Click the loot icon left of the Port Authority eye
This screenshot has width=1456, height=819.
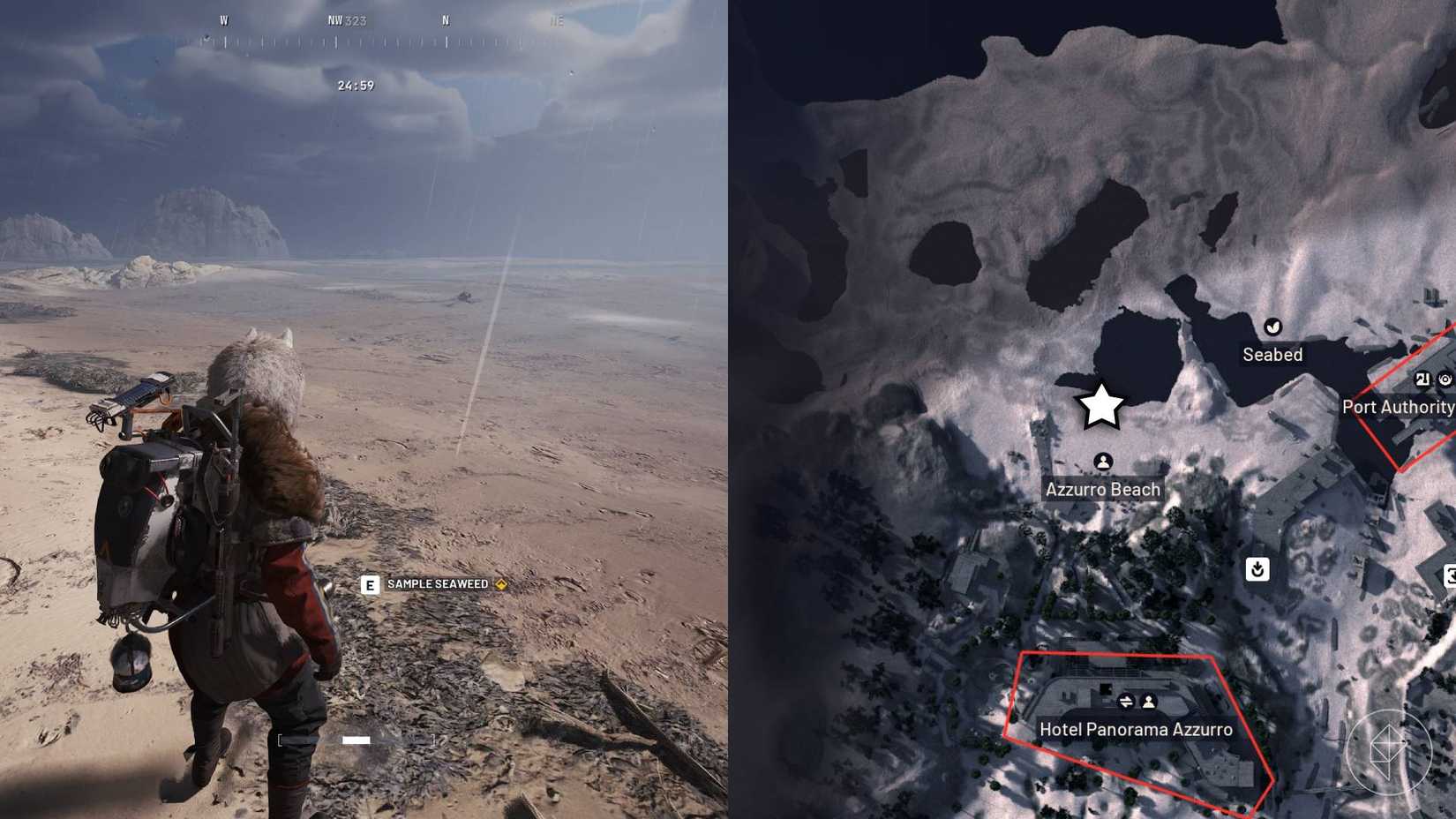pos(1422,380)
